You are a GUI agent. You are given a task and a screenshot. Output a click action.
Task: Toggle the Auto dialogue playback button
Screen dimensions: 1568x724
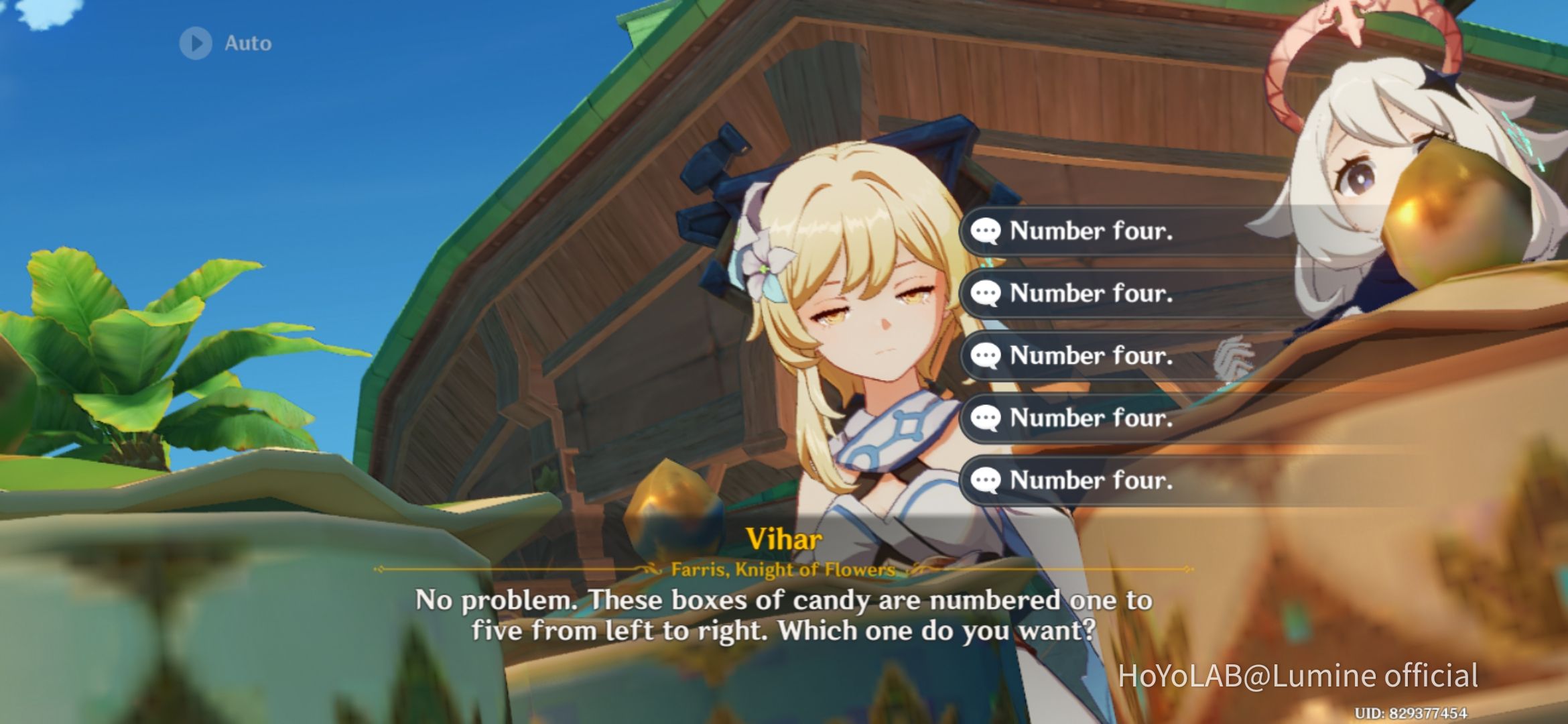click(197, 44)
